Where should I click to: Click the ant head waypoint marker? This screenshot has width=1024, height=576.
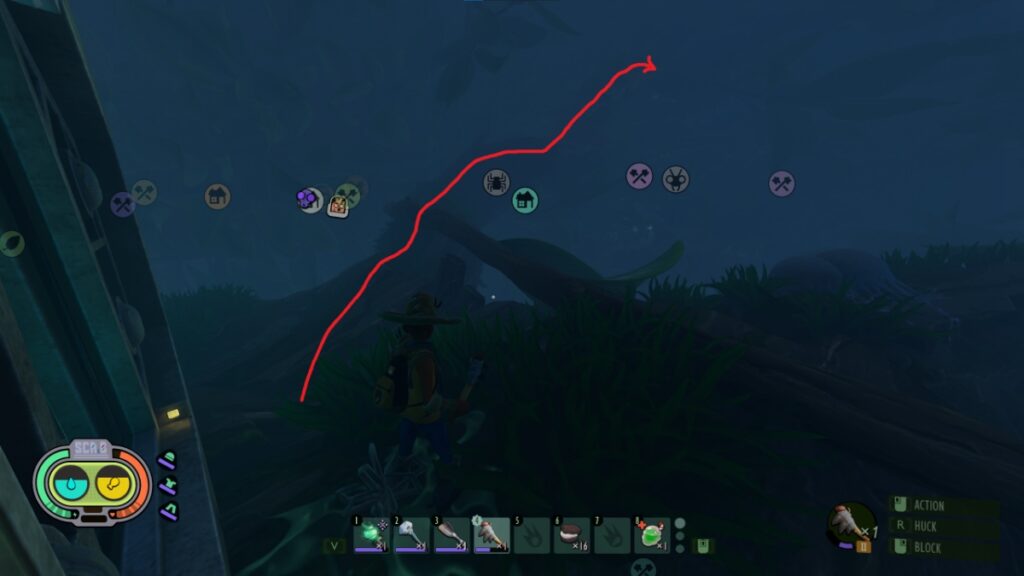pyautogui.click(x=676, y=179)
